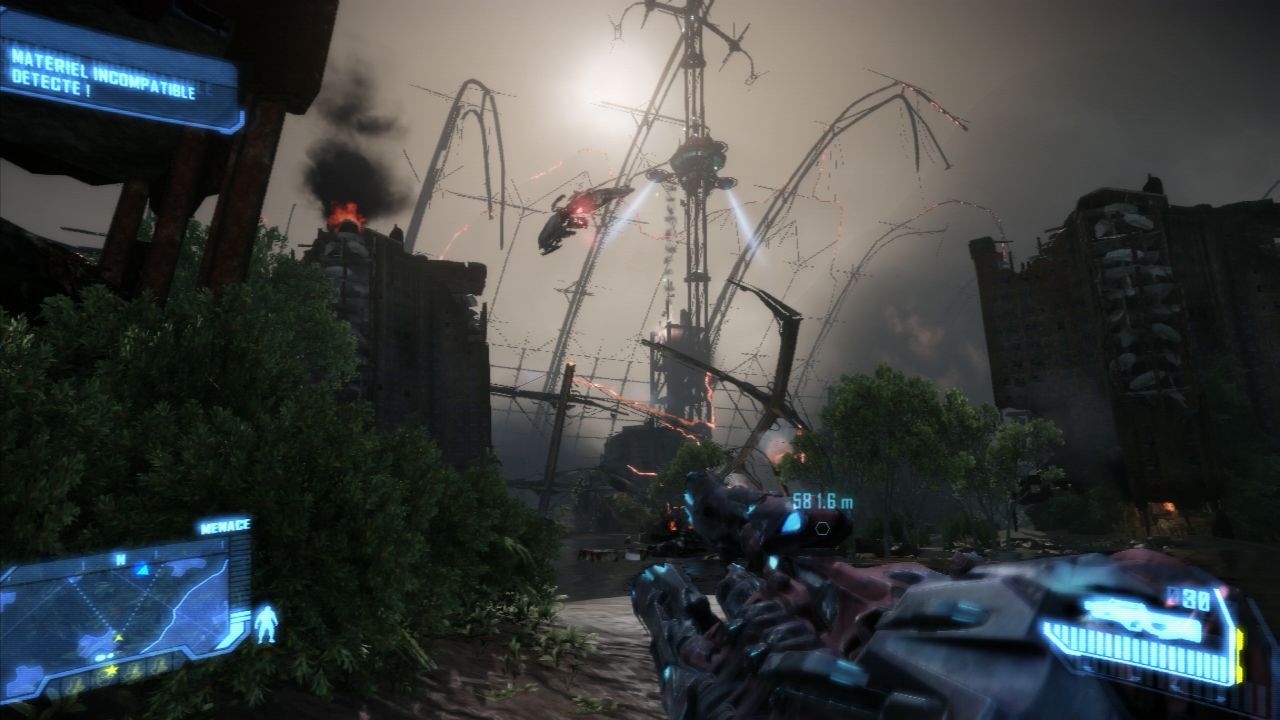Select the glowing nanosuit figure icon

click(265, 622)
